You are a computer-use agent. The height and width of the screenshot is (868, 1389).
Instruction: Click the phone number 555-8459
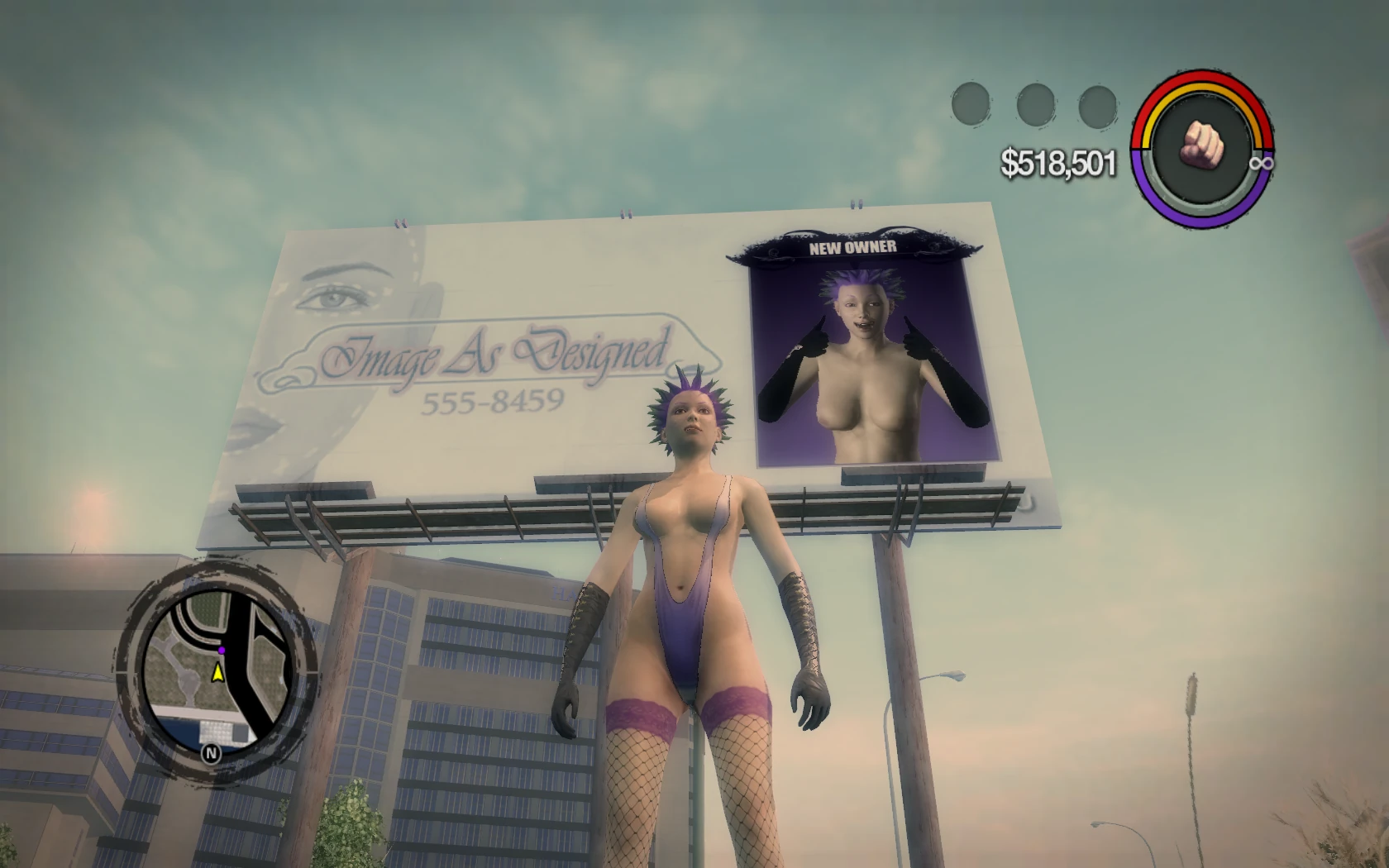pyautogui.click(x=493, y=399)
